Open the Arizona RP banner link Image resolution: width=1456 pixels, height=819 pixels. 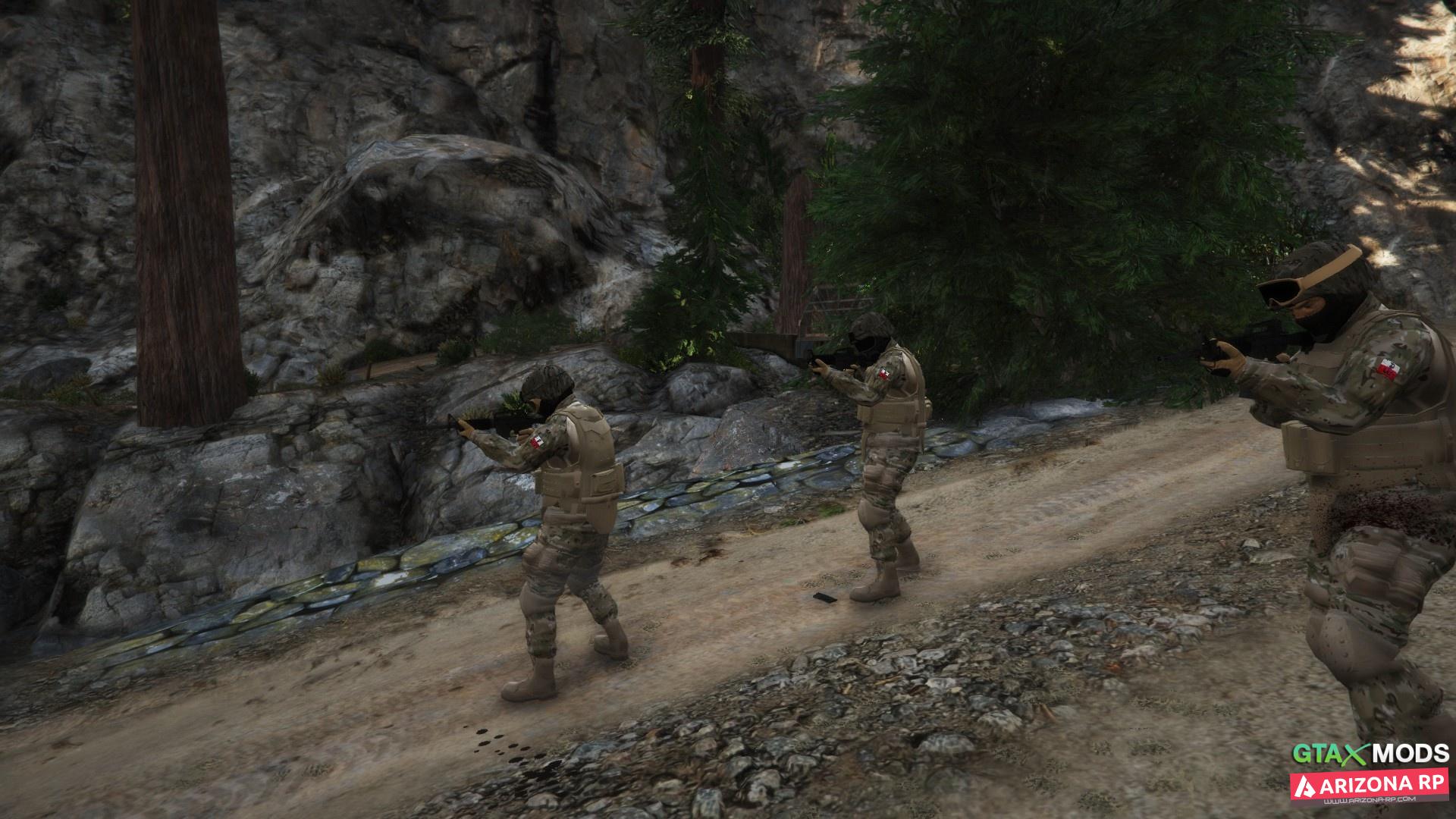point(1370,786)
